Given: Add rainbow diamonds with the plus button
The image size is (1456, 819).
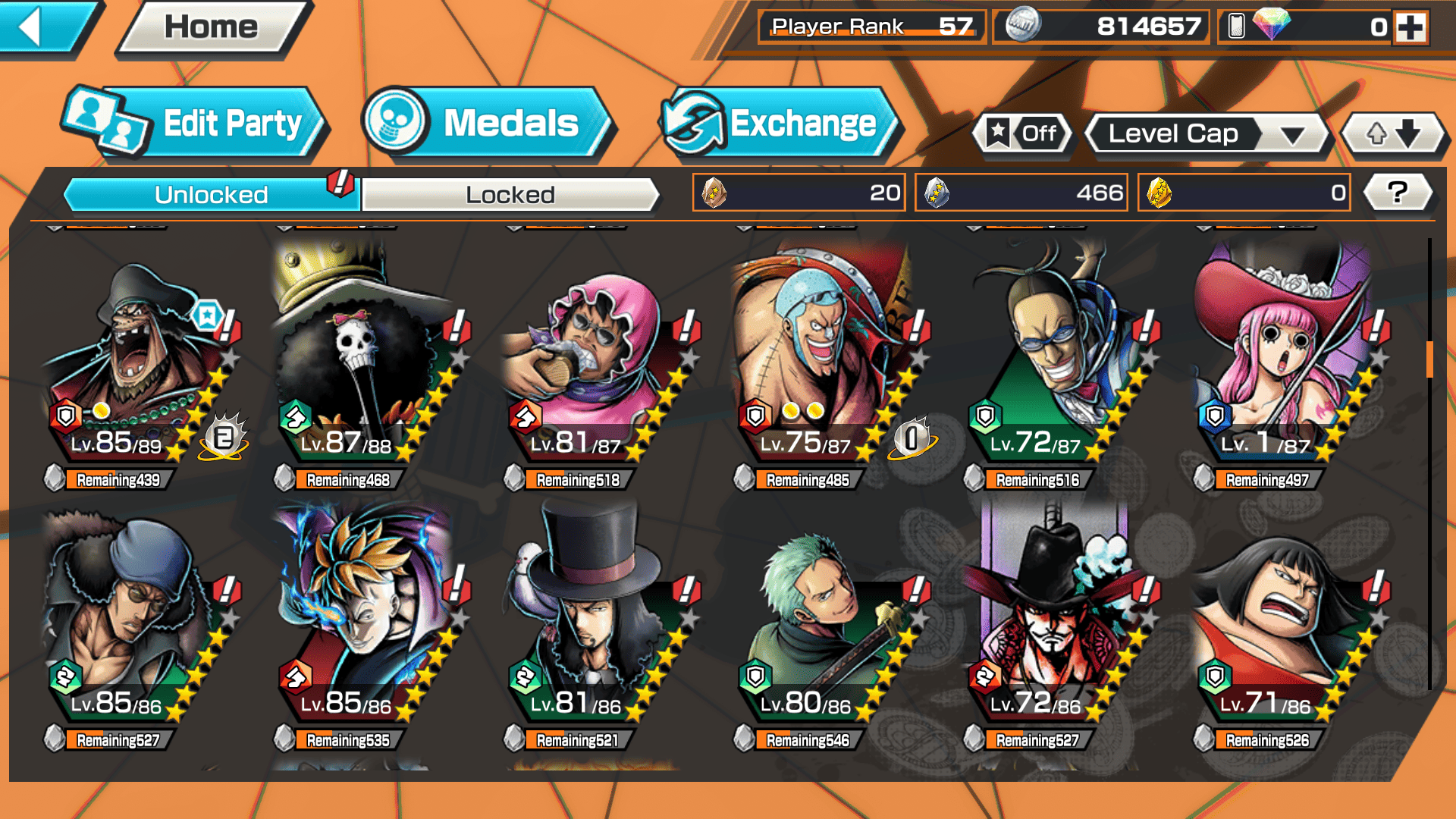Looking at the screenshot, I should coord(1410,28).
